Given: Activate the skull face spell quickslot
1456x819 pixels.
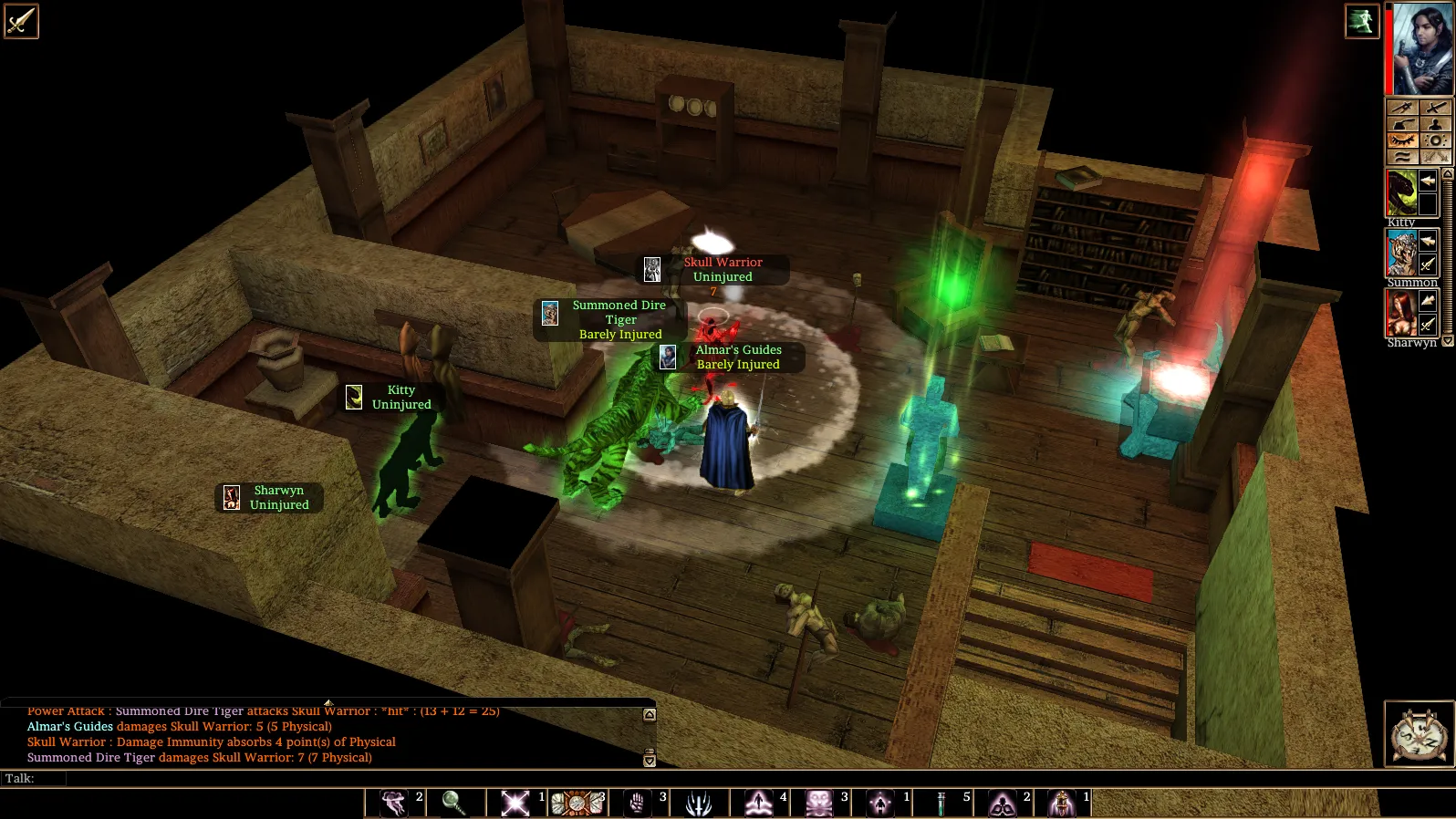Looking at the screenshot, I should (x=818, y=803).
